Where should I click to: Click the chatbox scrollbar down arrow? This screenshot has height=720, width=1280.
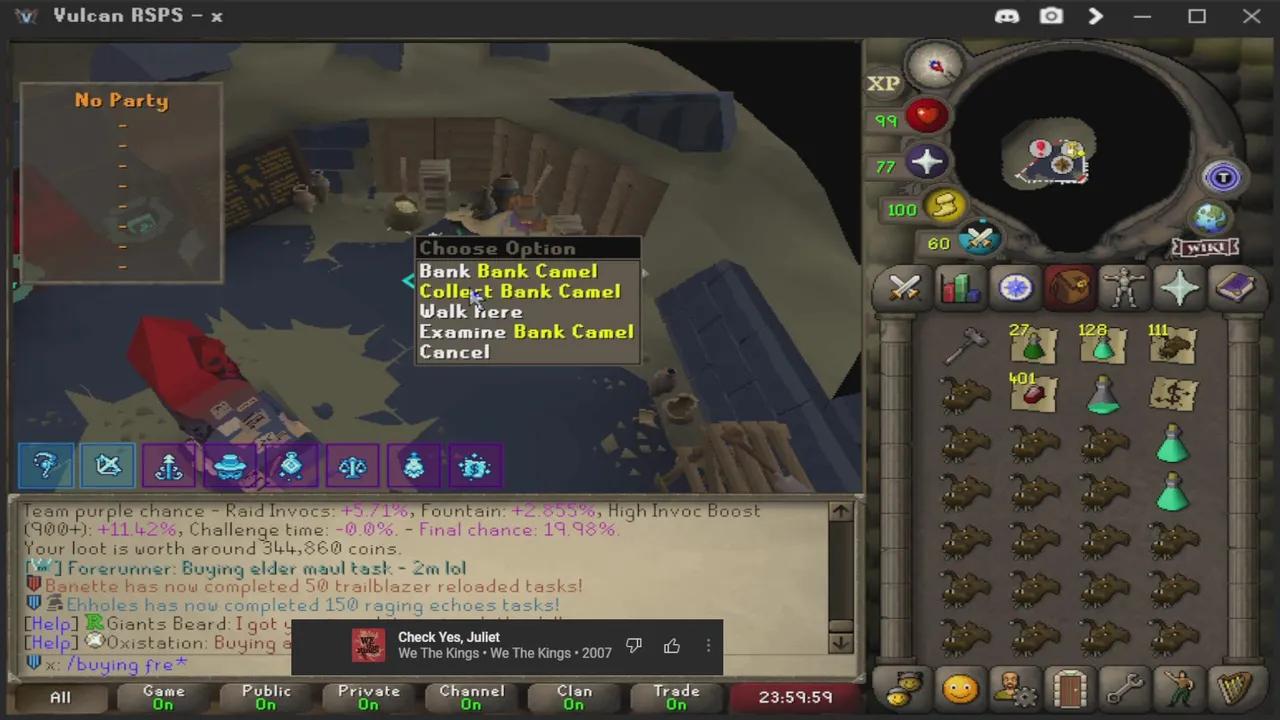[840, 645]
